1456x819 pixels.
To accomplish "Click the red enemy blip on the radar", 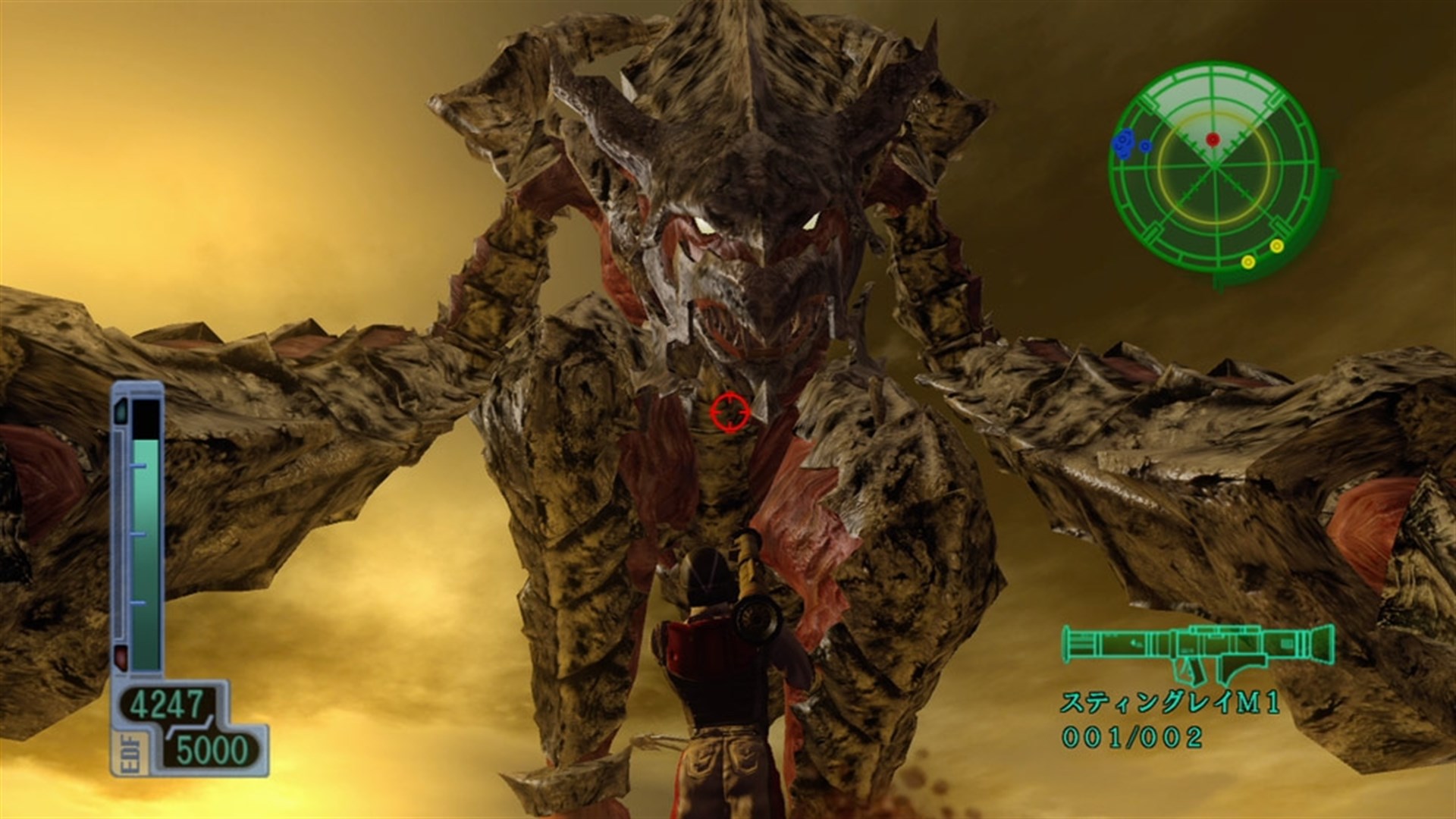I will (x=1213, y=140).
